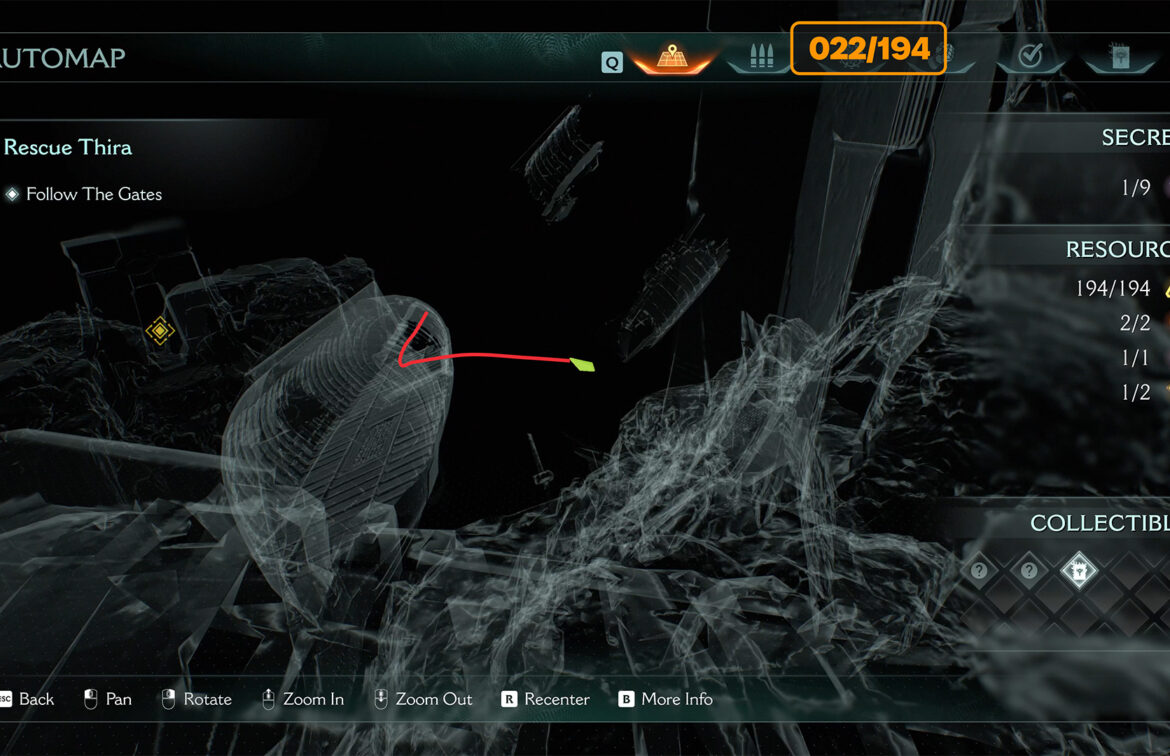Select the Rescue Thira mission title
This screenshot has width=1170, height=756.
coord(68,148)
